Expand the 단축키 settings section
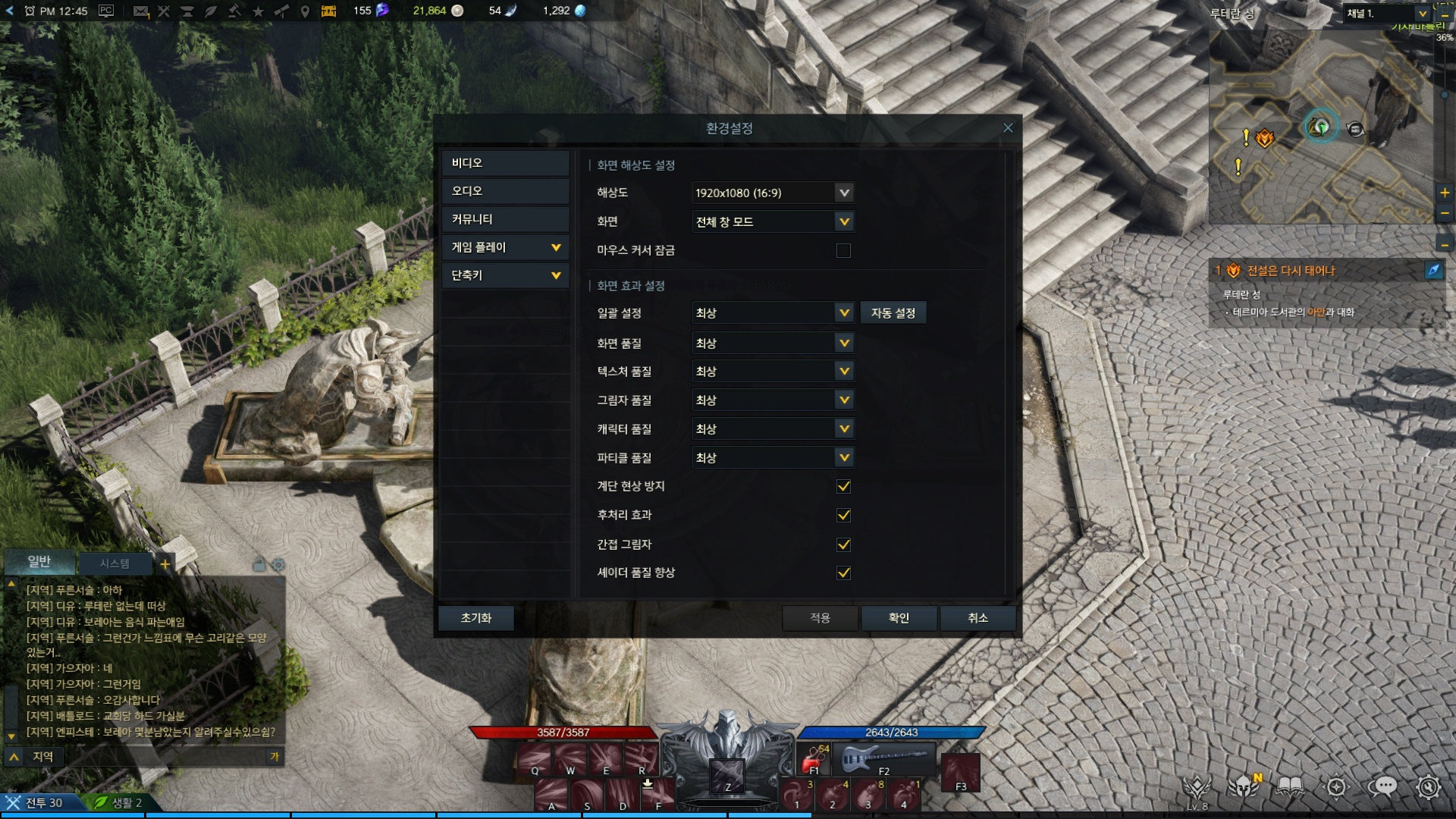Image resolution: width=1456 pixels, height=819 pixels. pos(505,275)
